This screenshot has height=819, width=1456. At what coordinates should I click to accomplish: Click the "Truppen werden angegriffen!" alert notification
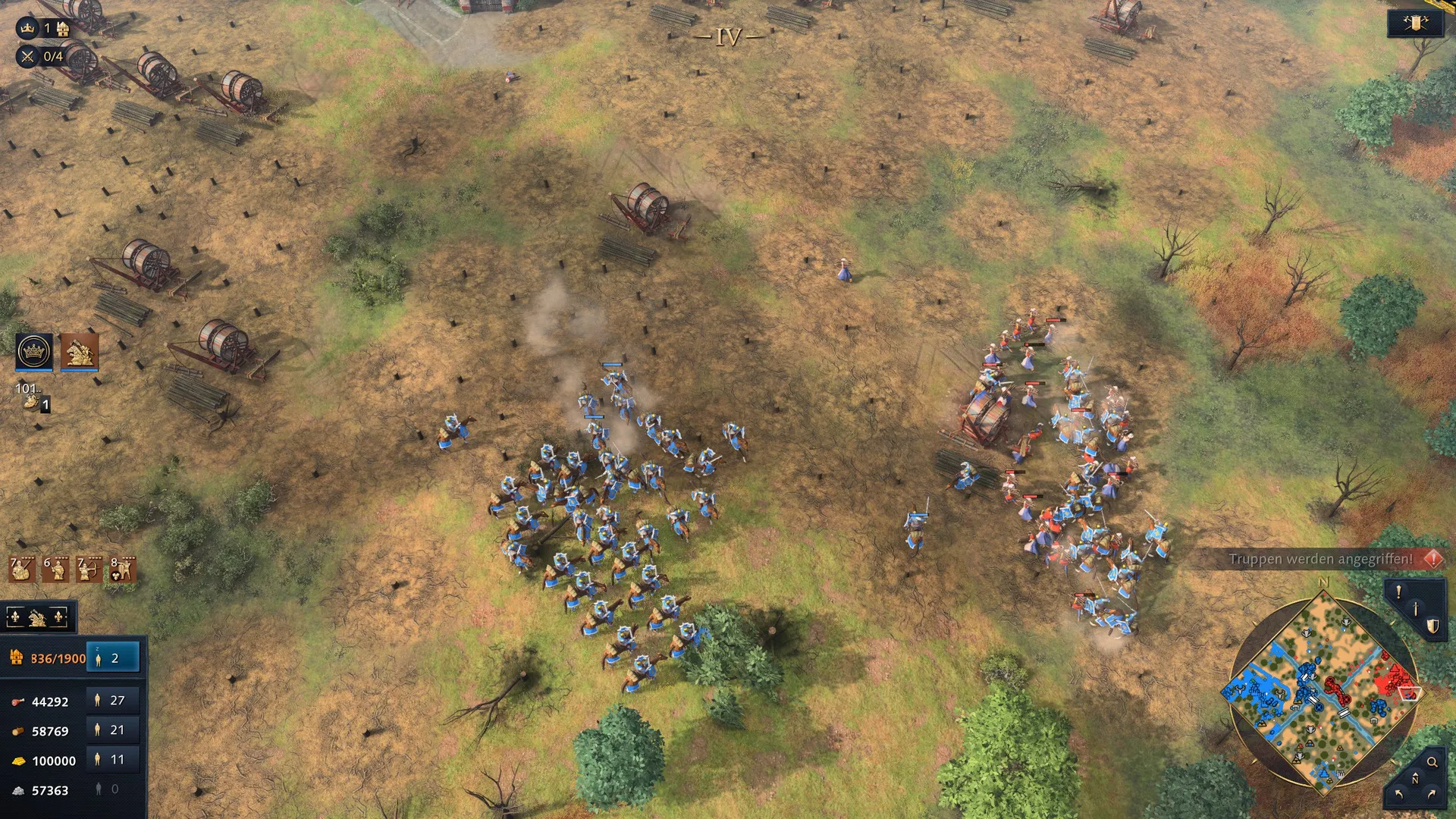click(1321, 560)
